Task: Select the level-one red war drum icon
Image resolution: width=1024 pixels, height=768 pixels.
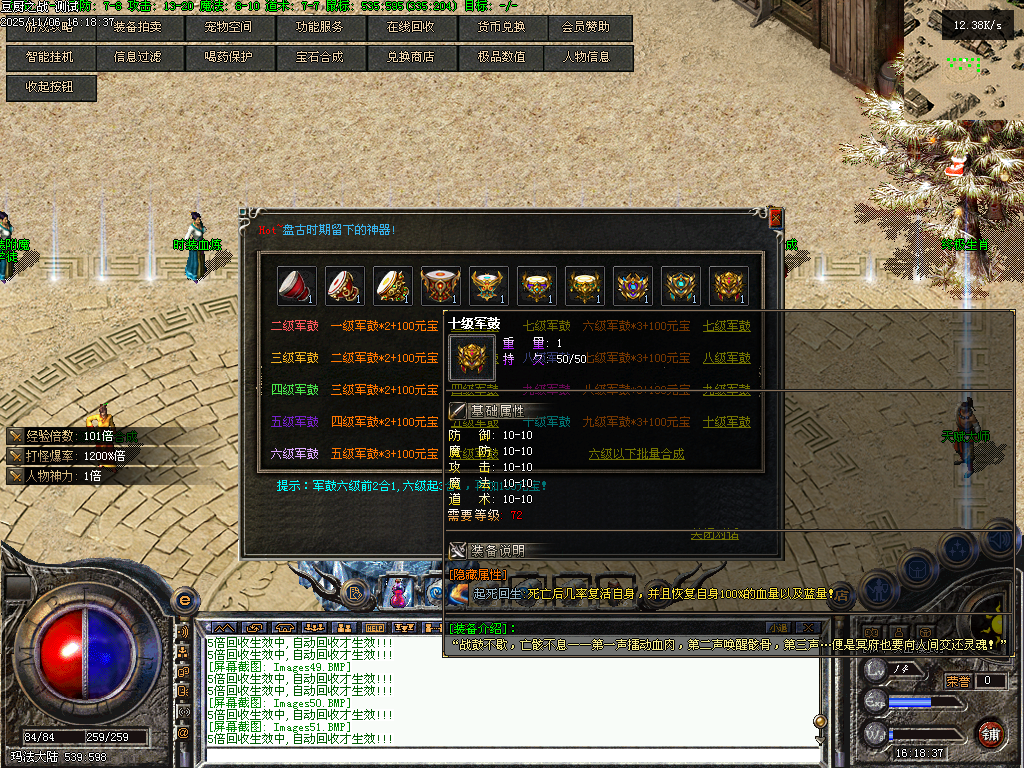Action: click(297, 285)
